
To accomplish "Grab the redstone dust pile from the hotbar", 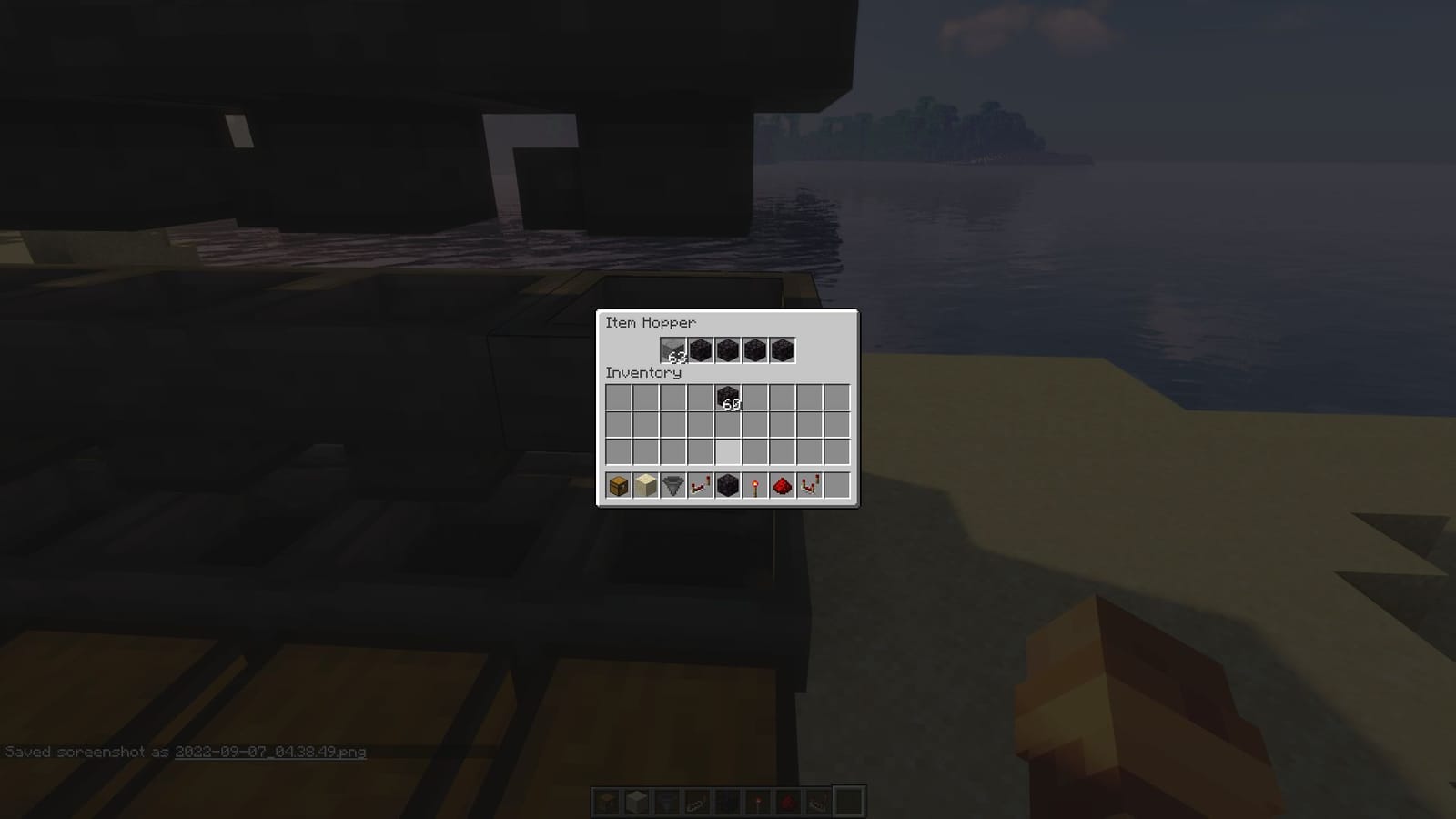I will [781, 485].
